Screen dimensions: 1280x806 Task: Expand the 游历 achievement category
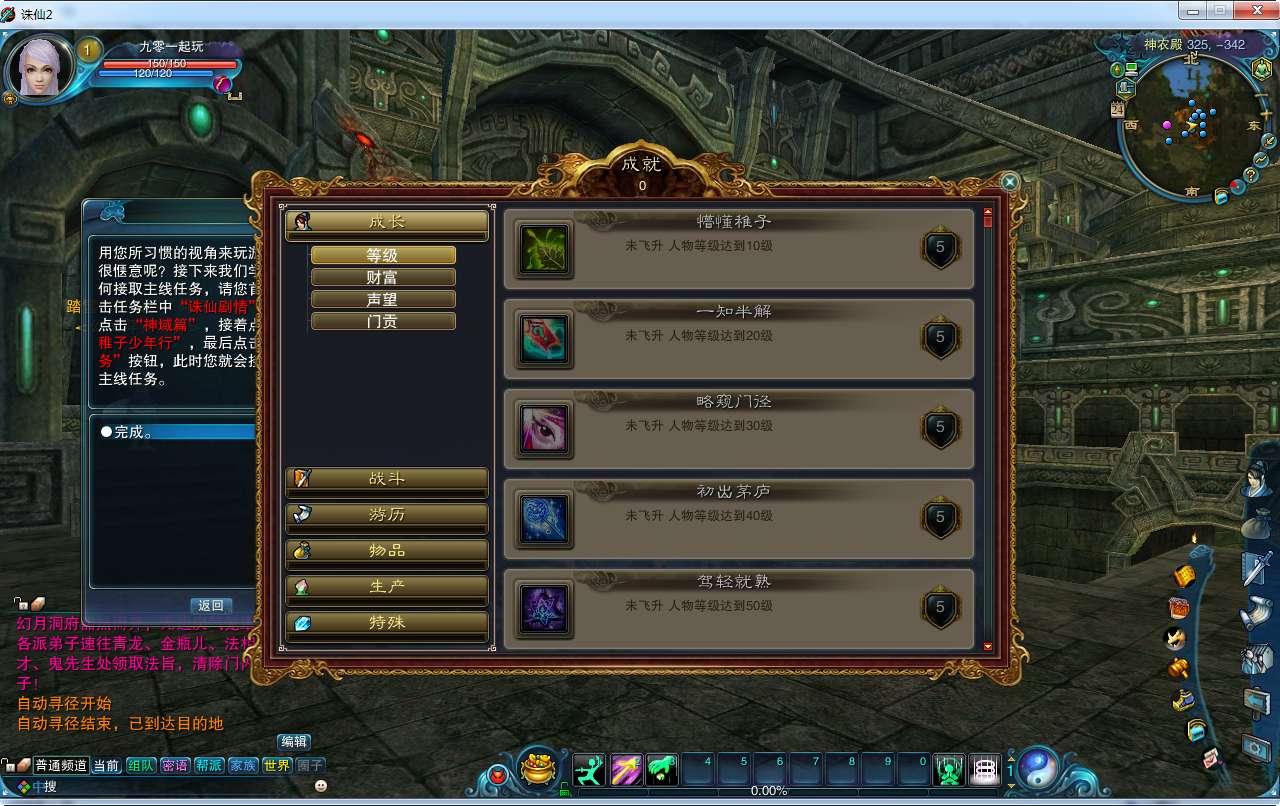click(x=387, y=515)
